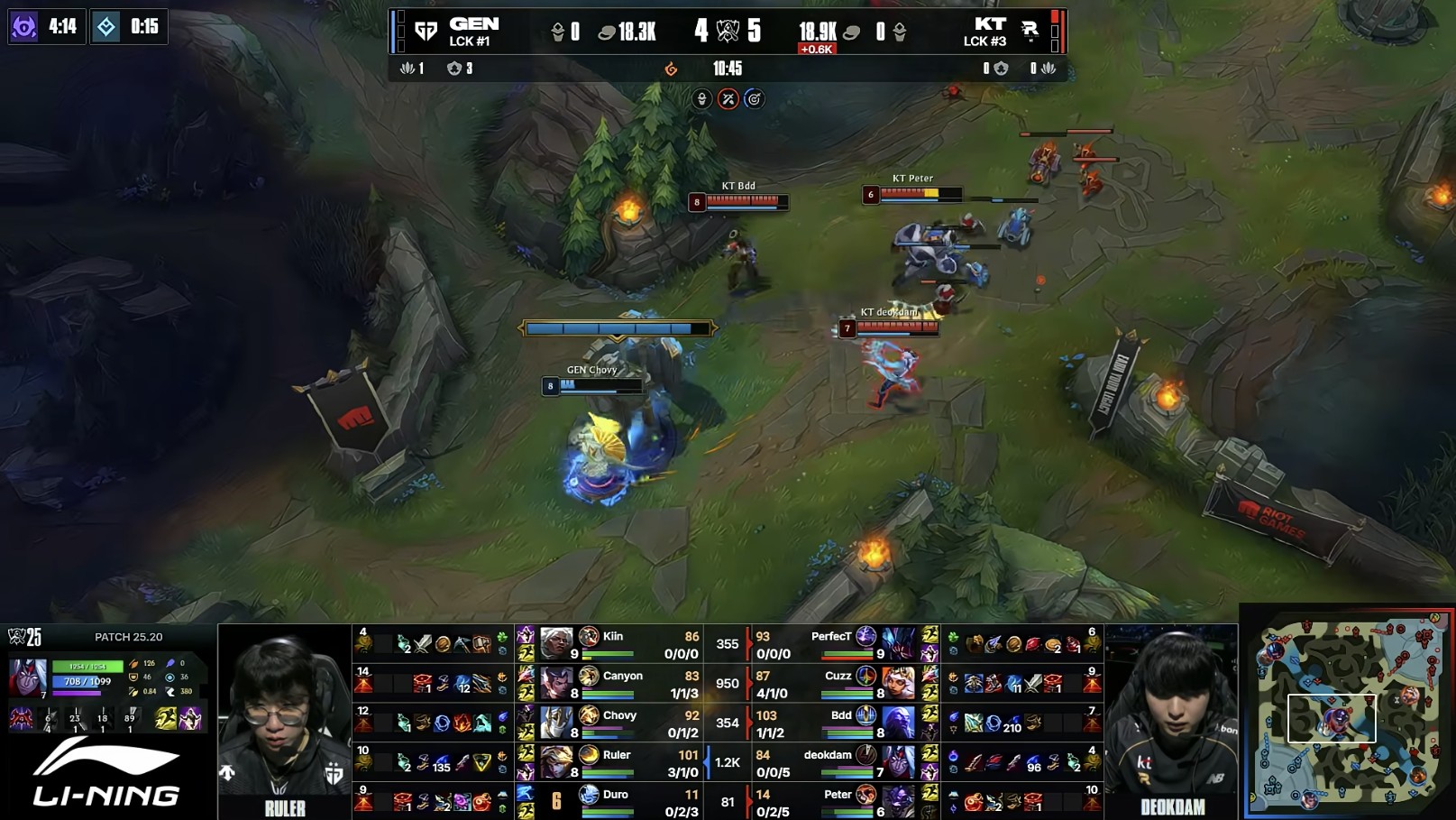Select deokdam's champion portrait on the scoreboard
Screen dimensions: 1456x820
(898, 762)
